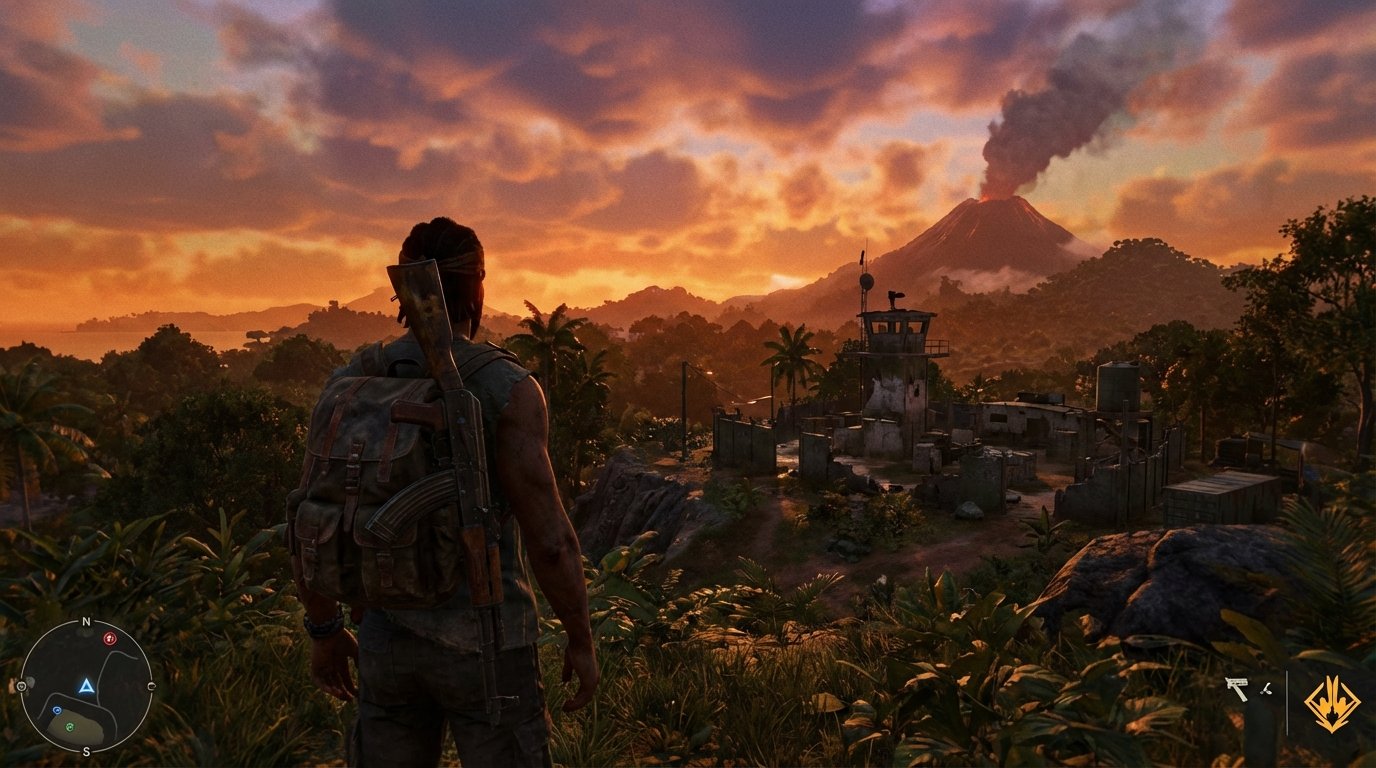Select the blue marker on the minimap
The image size is (1376, 768).
57,709
